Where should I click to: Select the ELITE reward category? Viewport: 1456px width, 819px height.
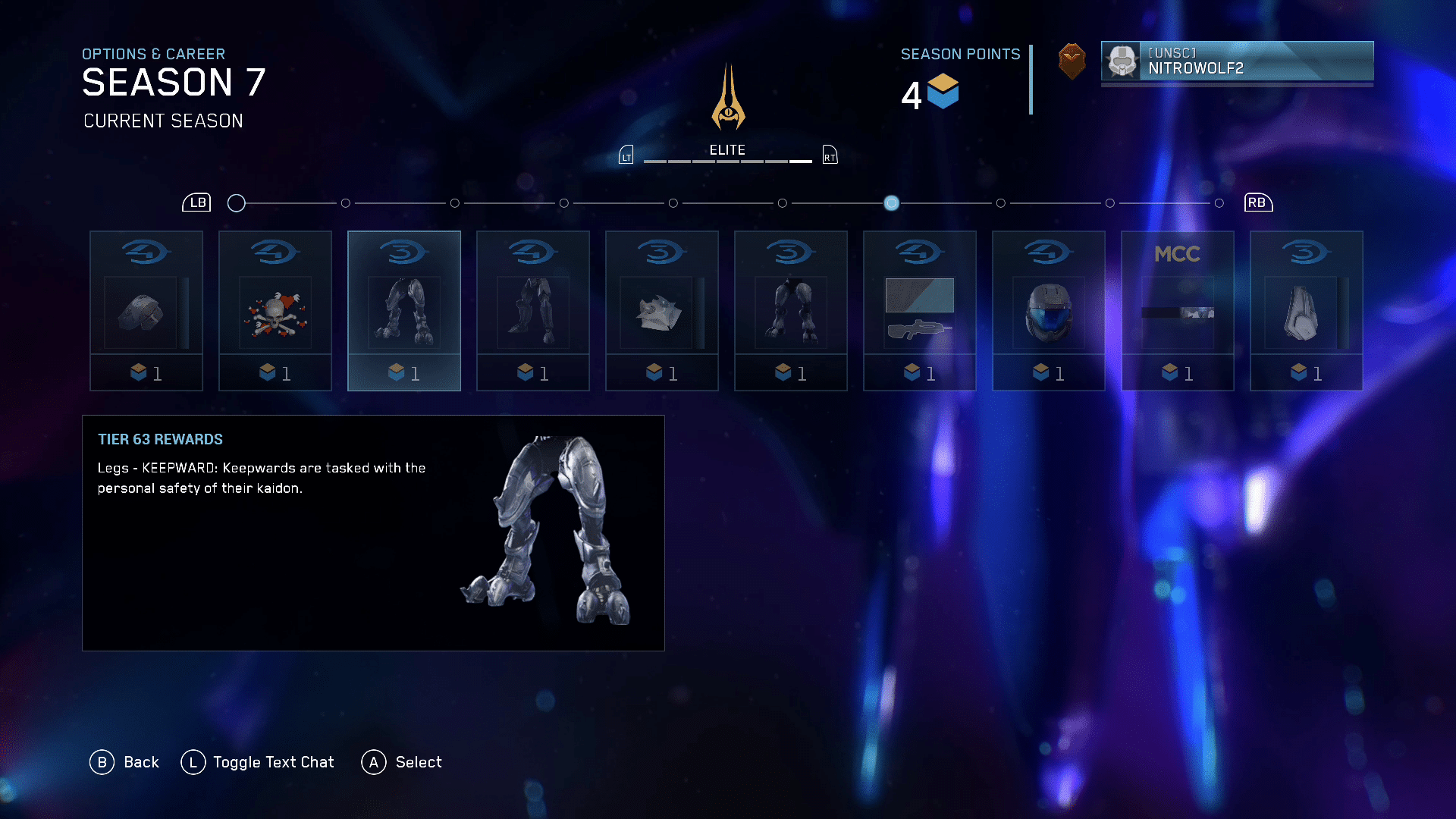(727, 150)
